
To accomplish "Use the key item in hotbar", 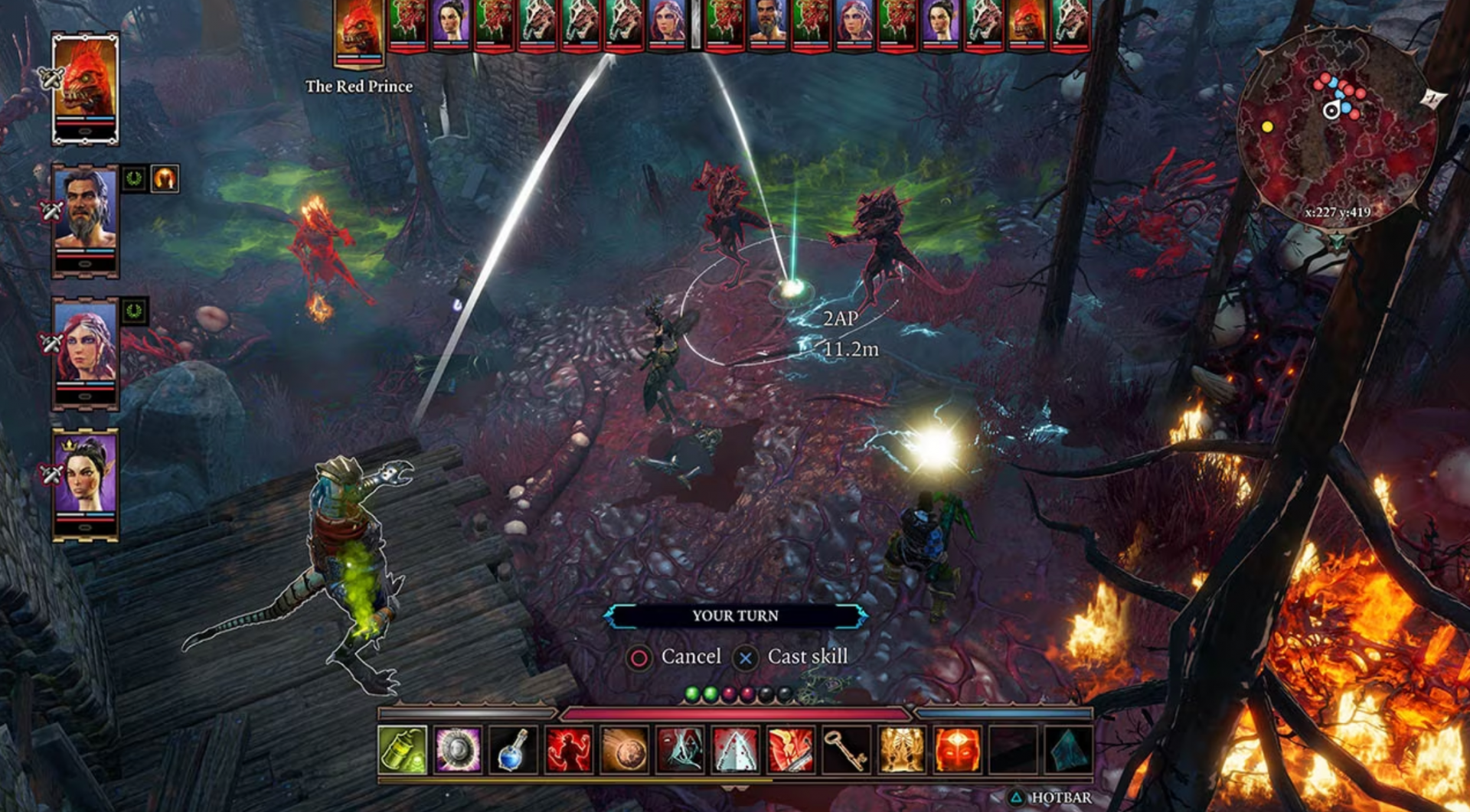I will pos(846,750).
